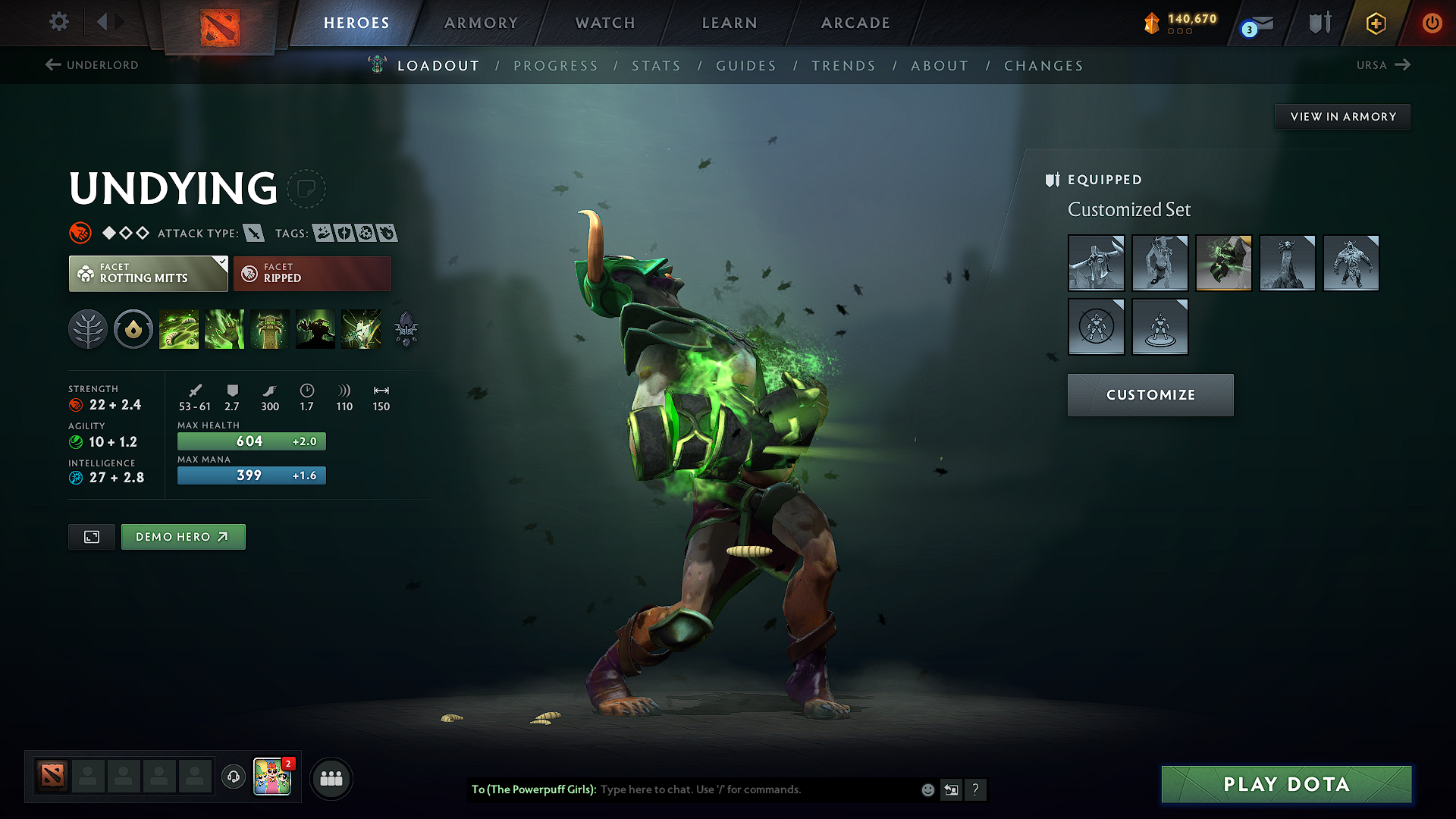The height and width of the screenshot is (819, 1456).
Task: Click the max health bar
Action: 251,441
